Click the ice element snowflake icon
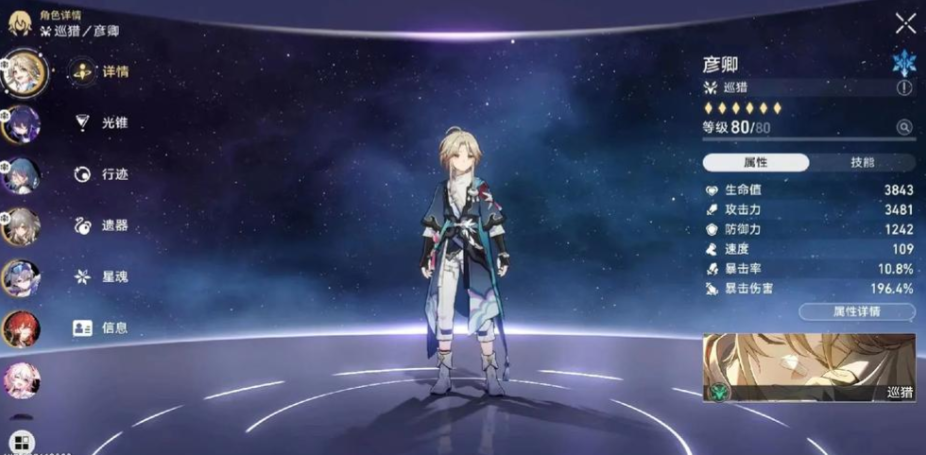The width and height of the screenshot is (926, 455). tap(904, 63)
